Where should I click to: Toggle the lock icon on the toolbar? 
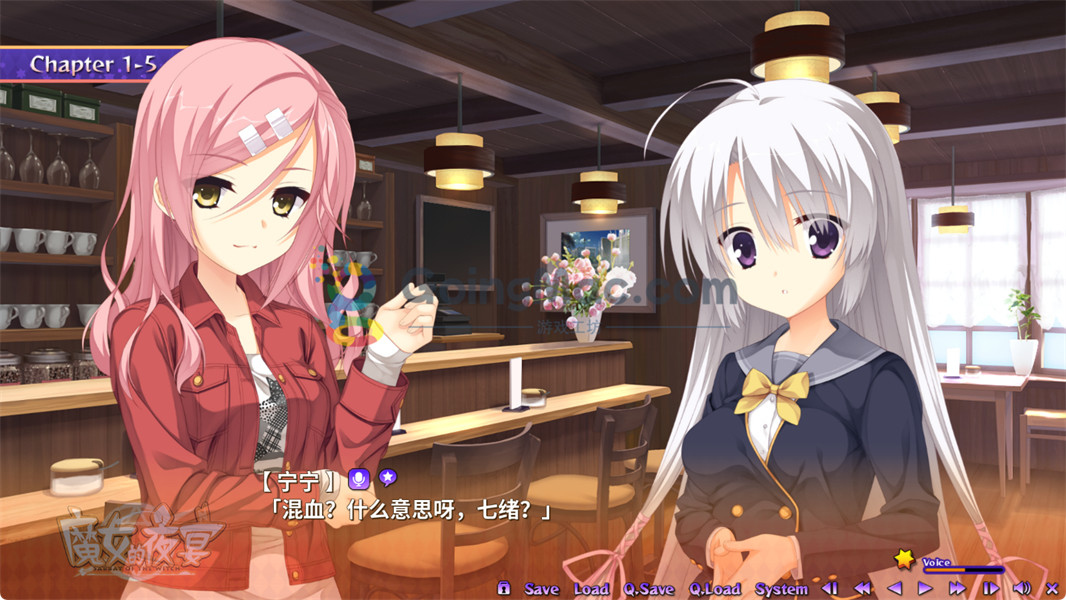click(x=504, y=588)
